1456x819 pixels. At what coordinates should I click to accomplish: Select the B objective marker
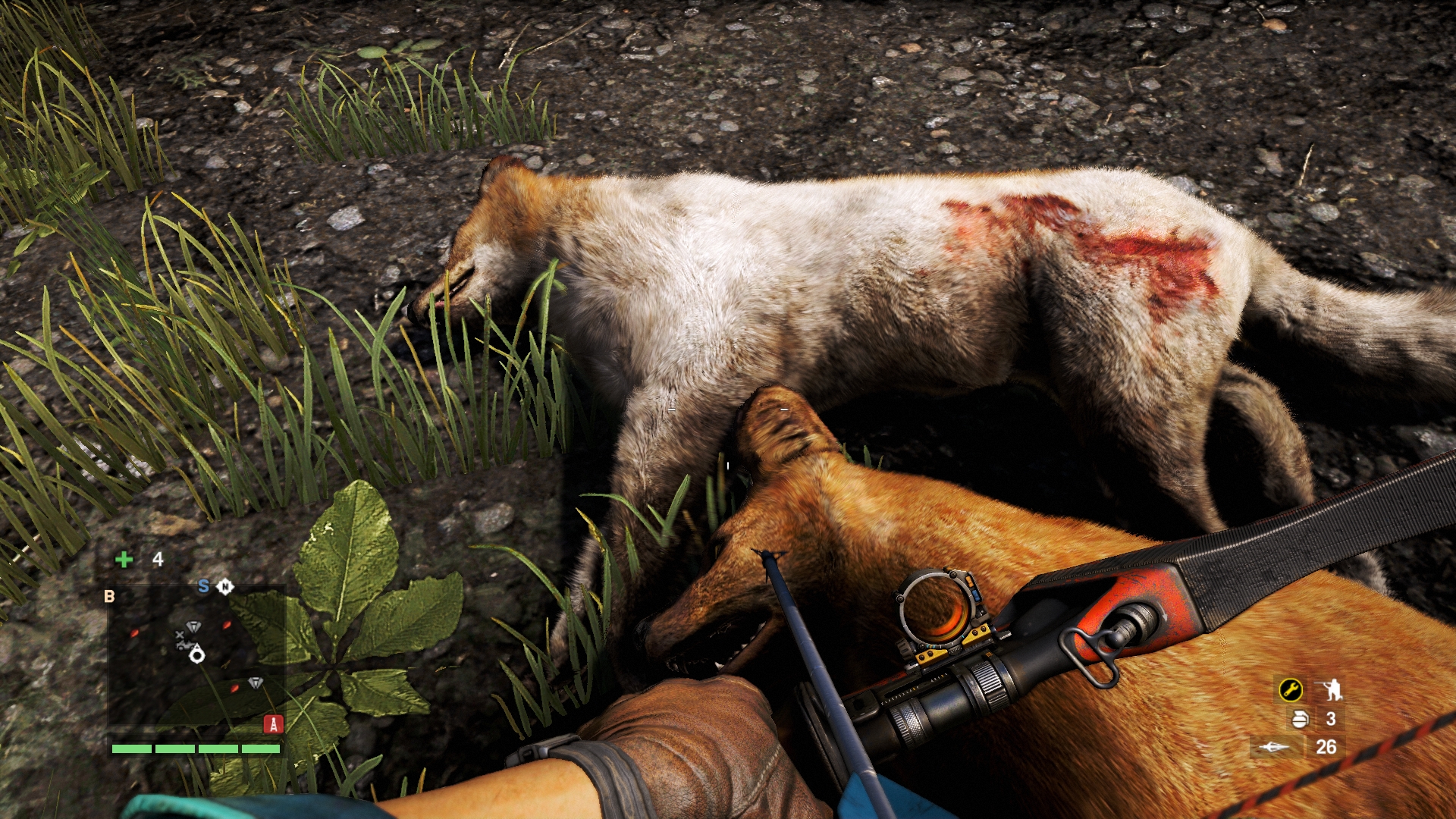[109, 596]
